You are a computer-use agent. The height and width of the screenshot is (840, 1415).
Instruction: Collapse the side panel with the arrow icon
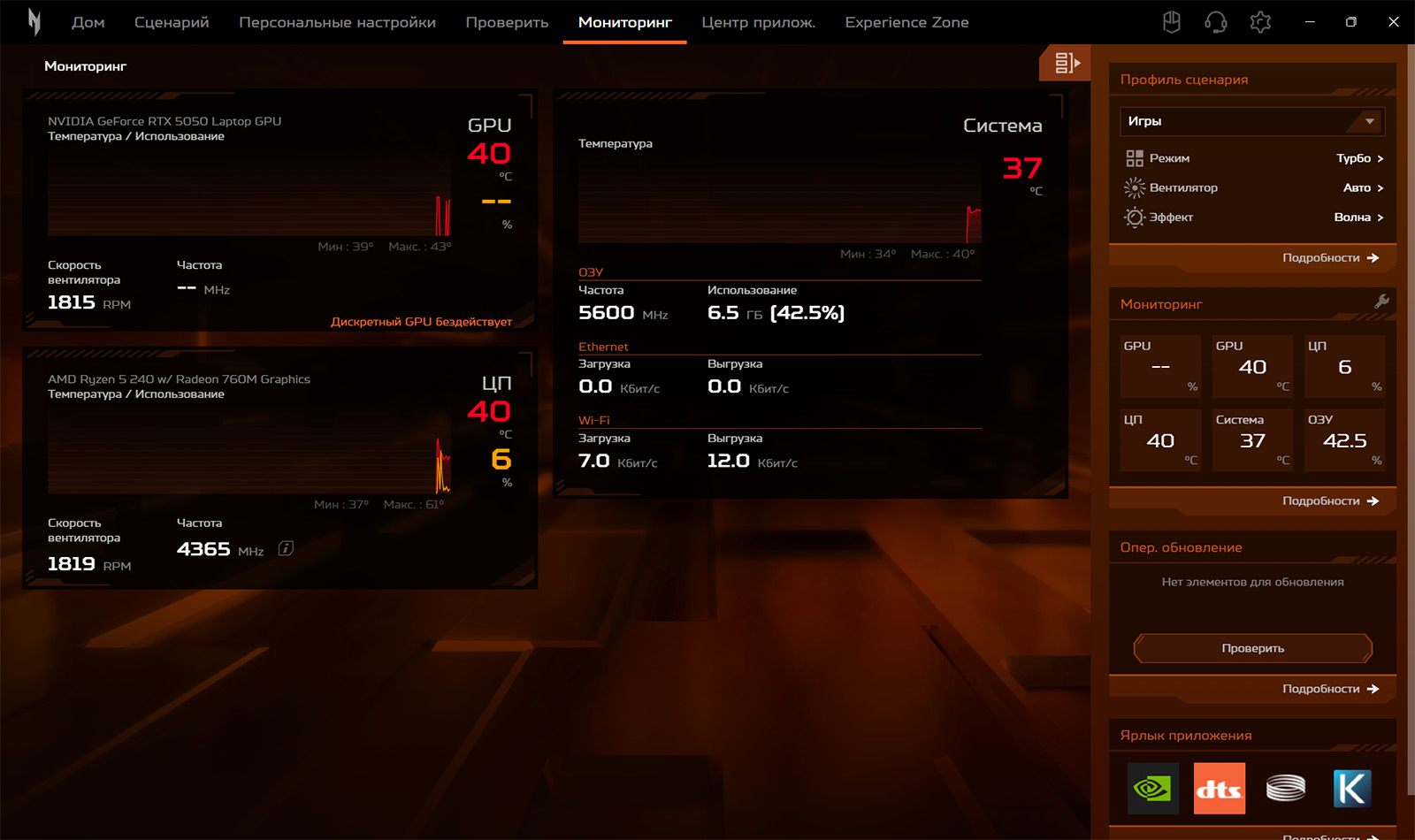coord(1067,63)
